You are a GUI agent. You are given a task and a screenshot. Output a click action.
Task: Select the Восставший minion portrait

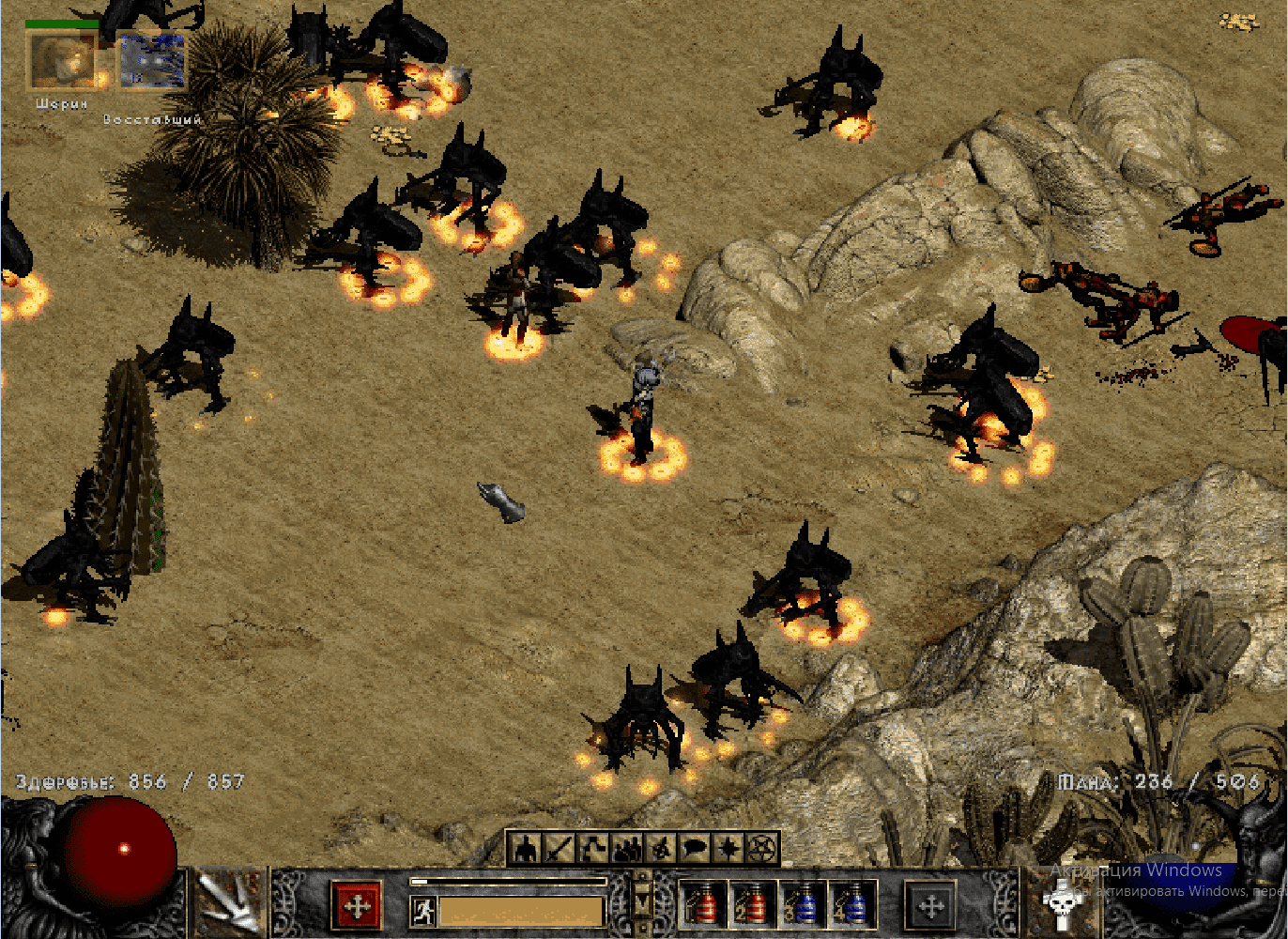pyautogui.click(x=150, y=59)
